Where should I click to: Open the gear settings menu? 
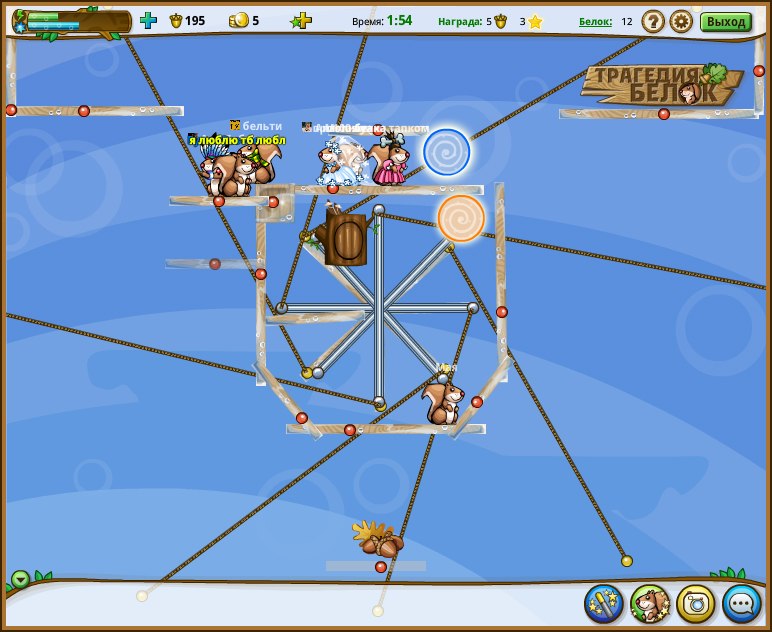click(x=681, y=21)
